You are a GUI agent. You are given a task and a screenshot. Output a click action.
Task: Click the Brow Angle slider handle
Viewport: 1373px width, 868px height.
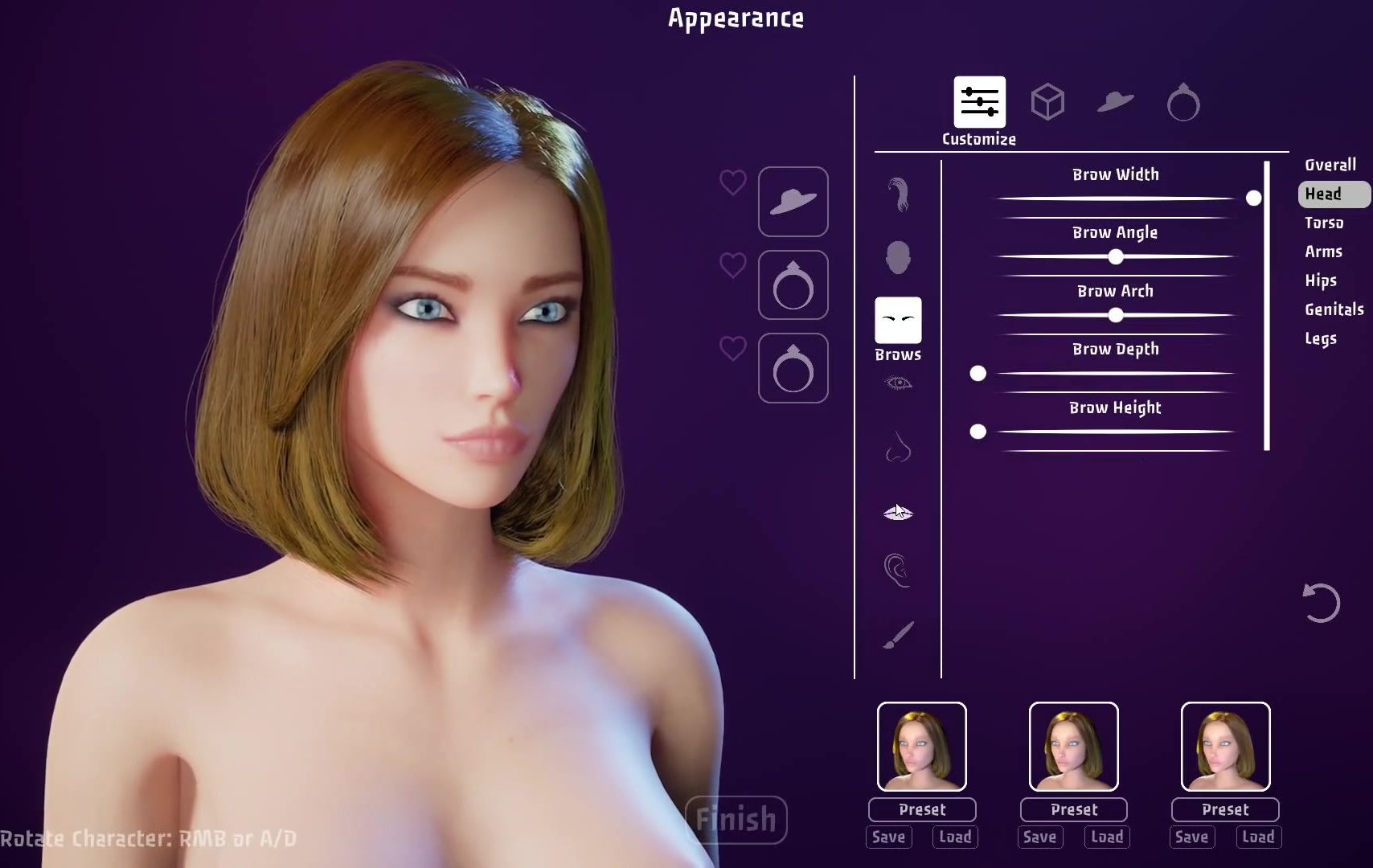click(x=1115, y=257)
